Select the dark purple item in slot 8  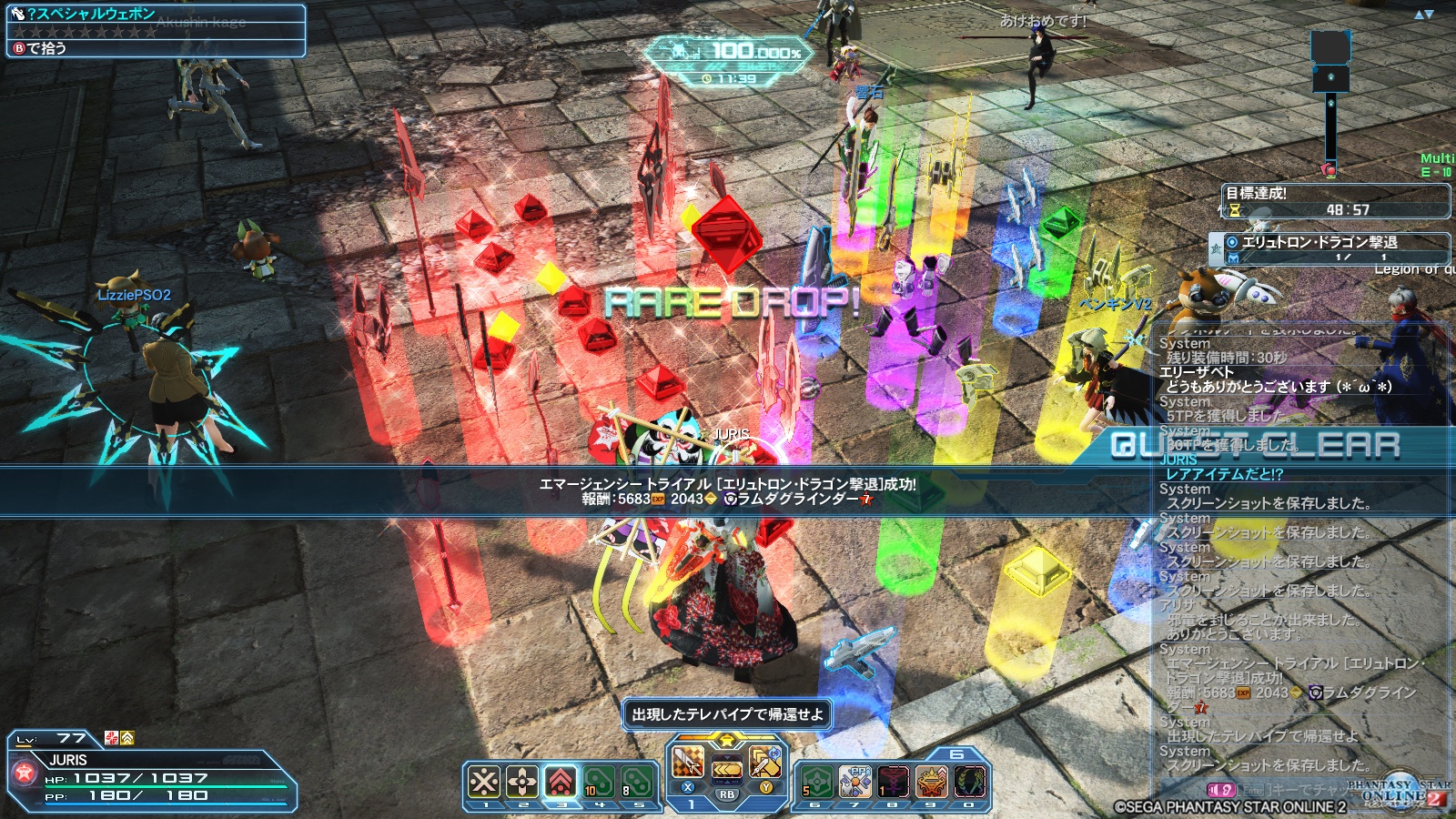point(894,781)
